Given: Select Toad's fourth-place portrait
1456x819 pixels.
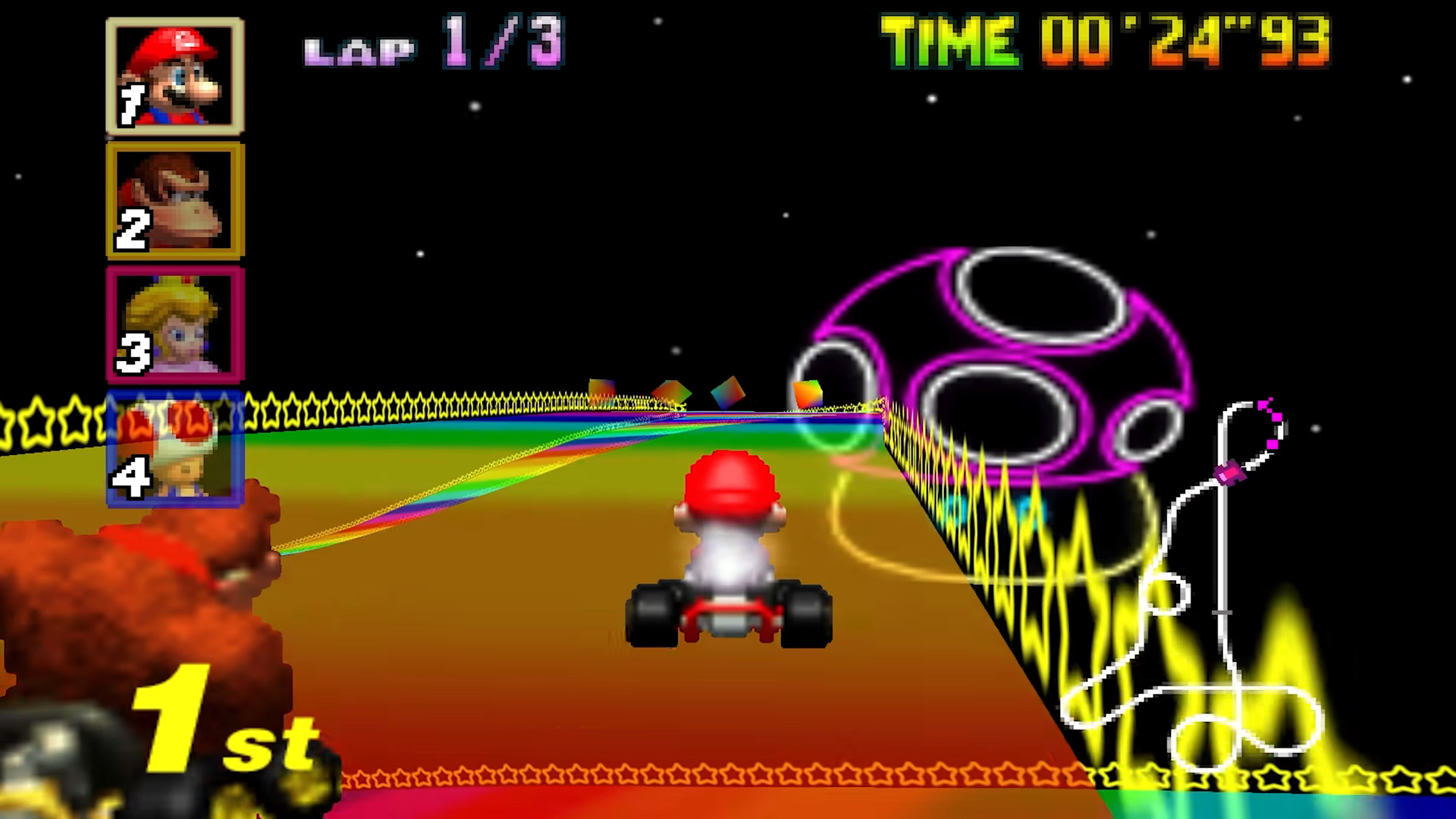Looking at the screenshot, I should pos(175,449).
